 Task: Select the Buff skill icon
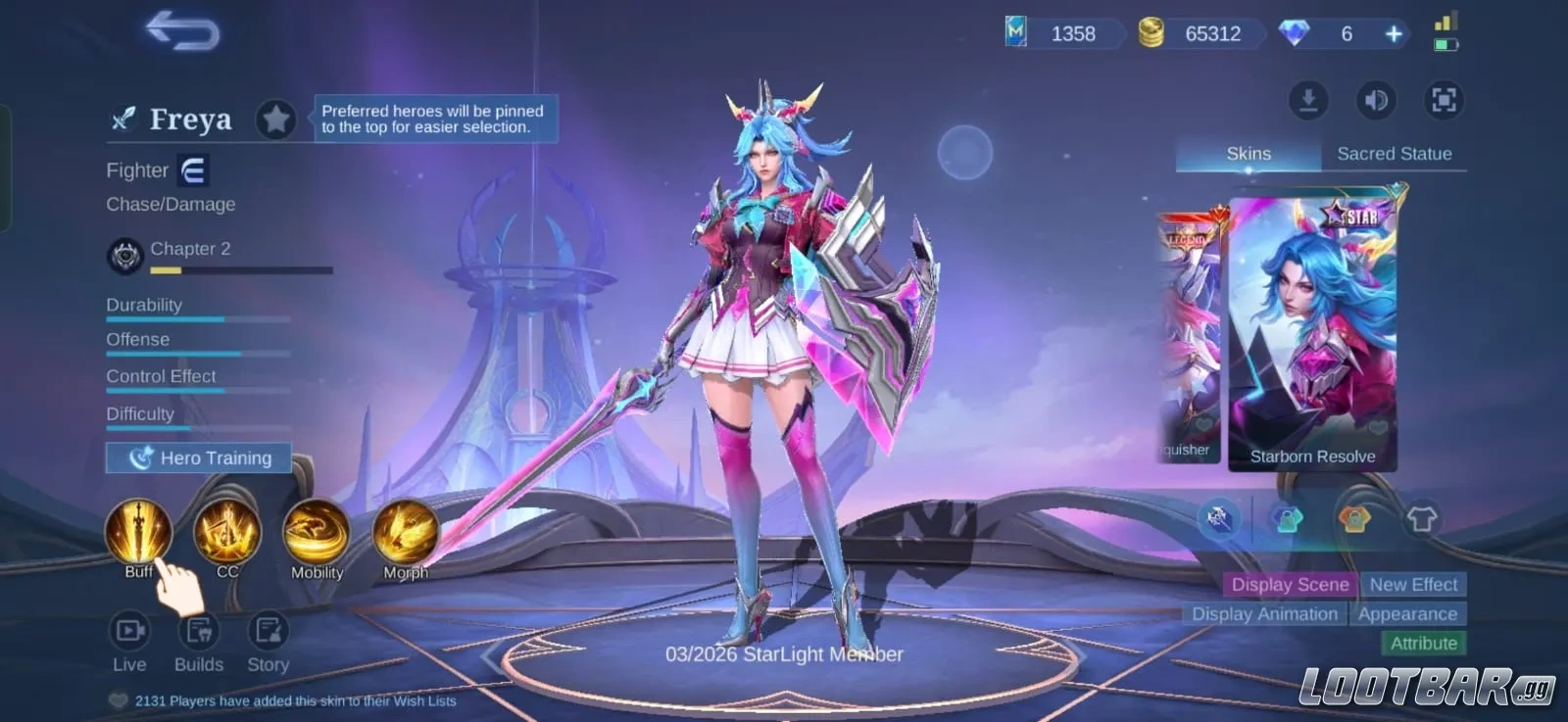click(x=137, y=533)
